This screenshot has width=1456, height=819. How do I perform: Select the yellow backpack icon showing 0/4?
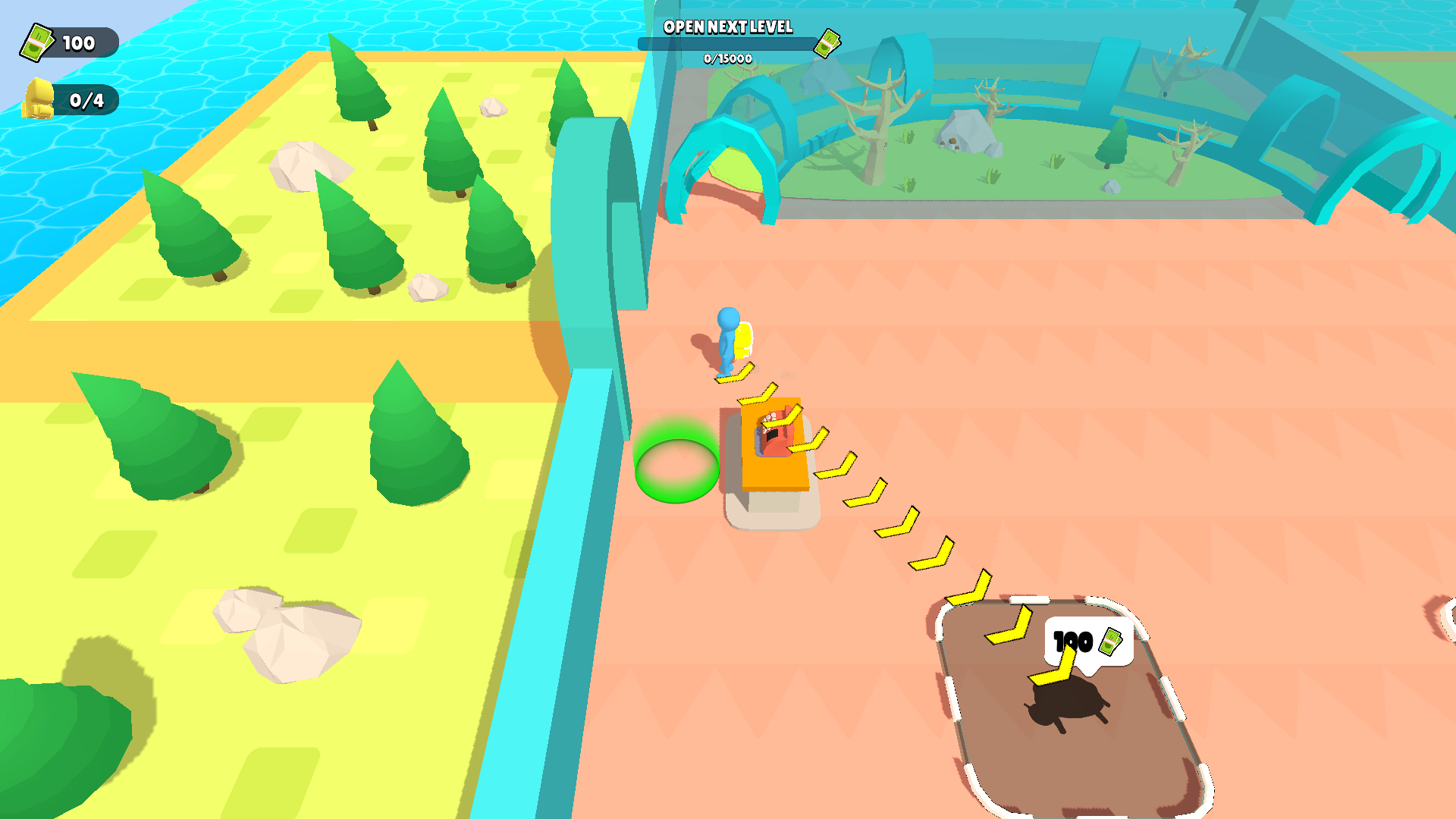41,97
